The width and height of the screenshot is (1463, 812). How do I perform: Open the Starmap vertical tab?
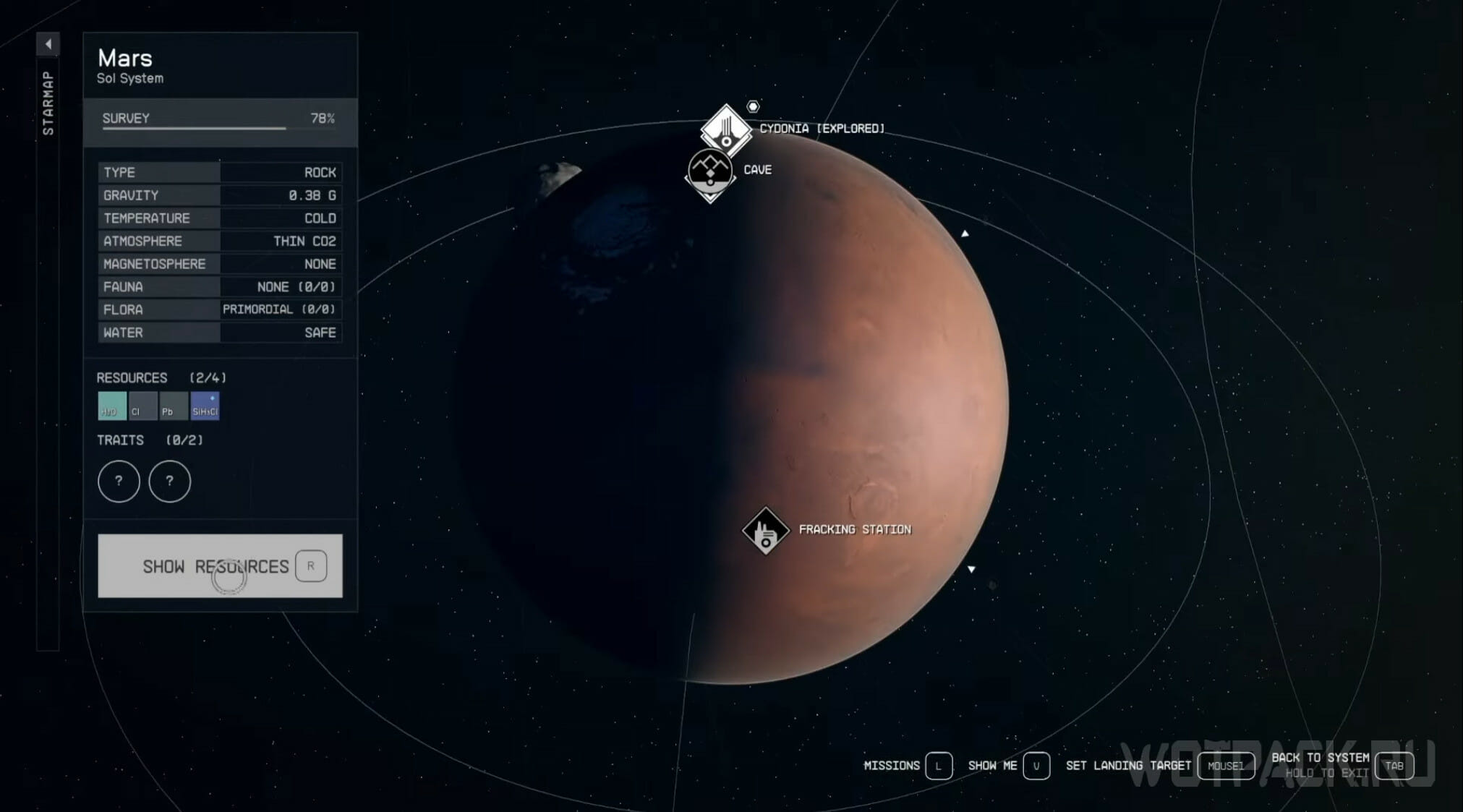[48, 103]
